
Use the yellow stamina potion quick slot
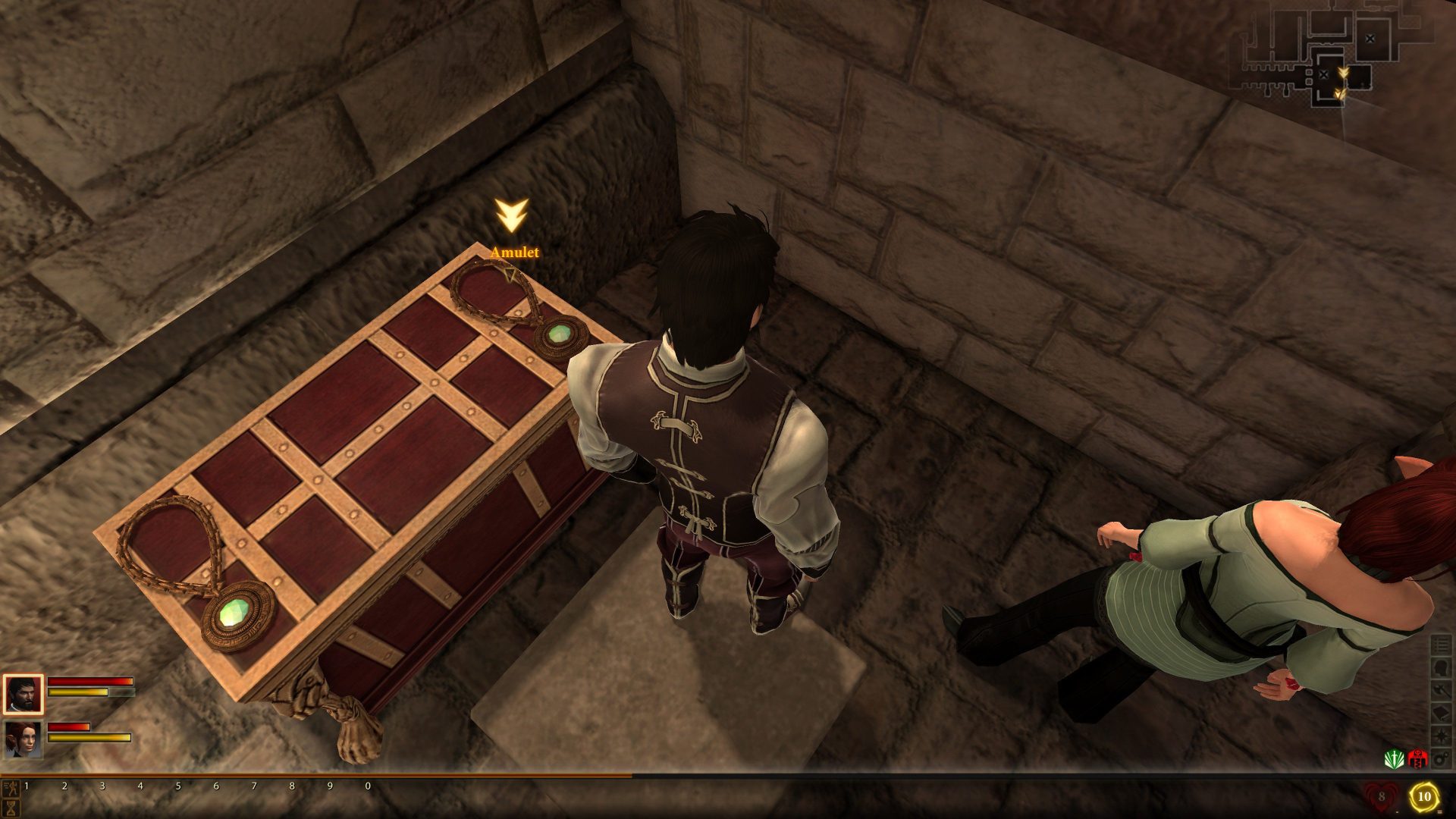[1423, 797]
